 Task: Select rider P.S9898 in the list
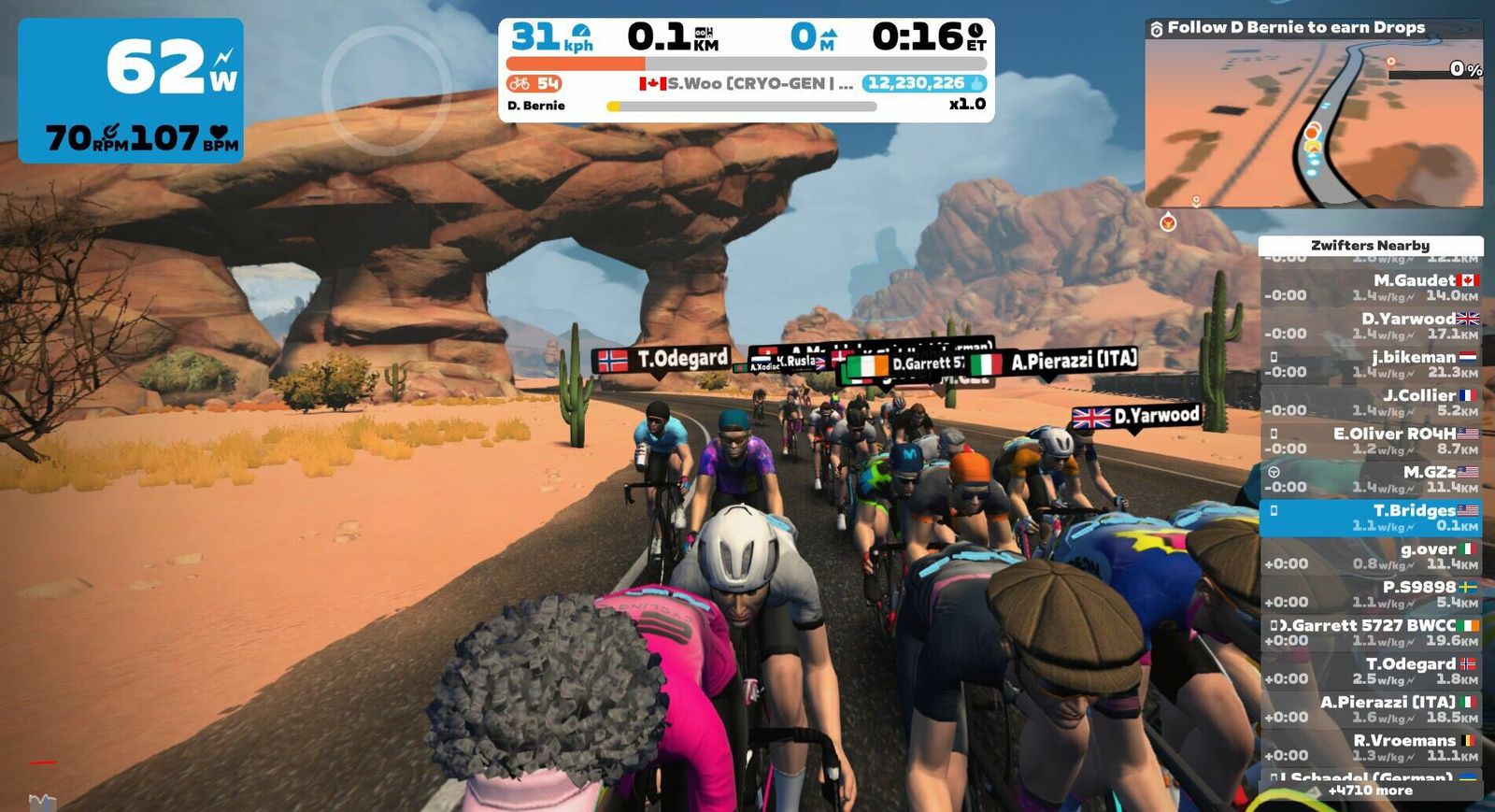coord(1371,594)
